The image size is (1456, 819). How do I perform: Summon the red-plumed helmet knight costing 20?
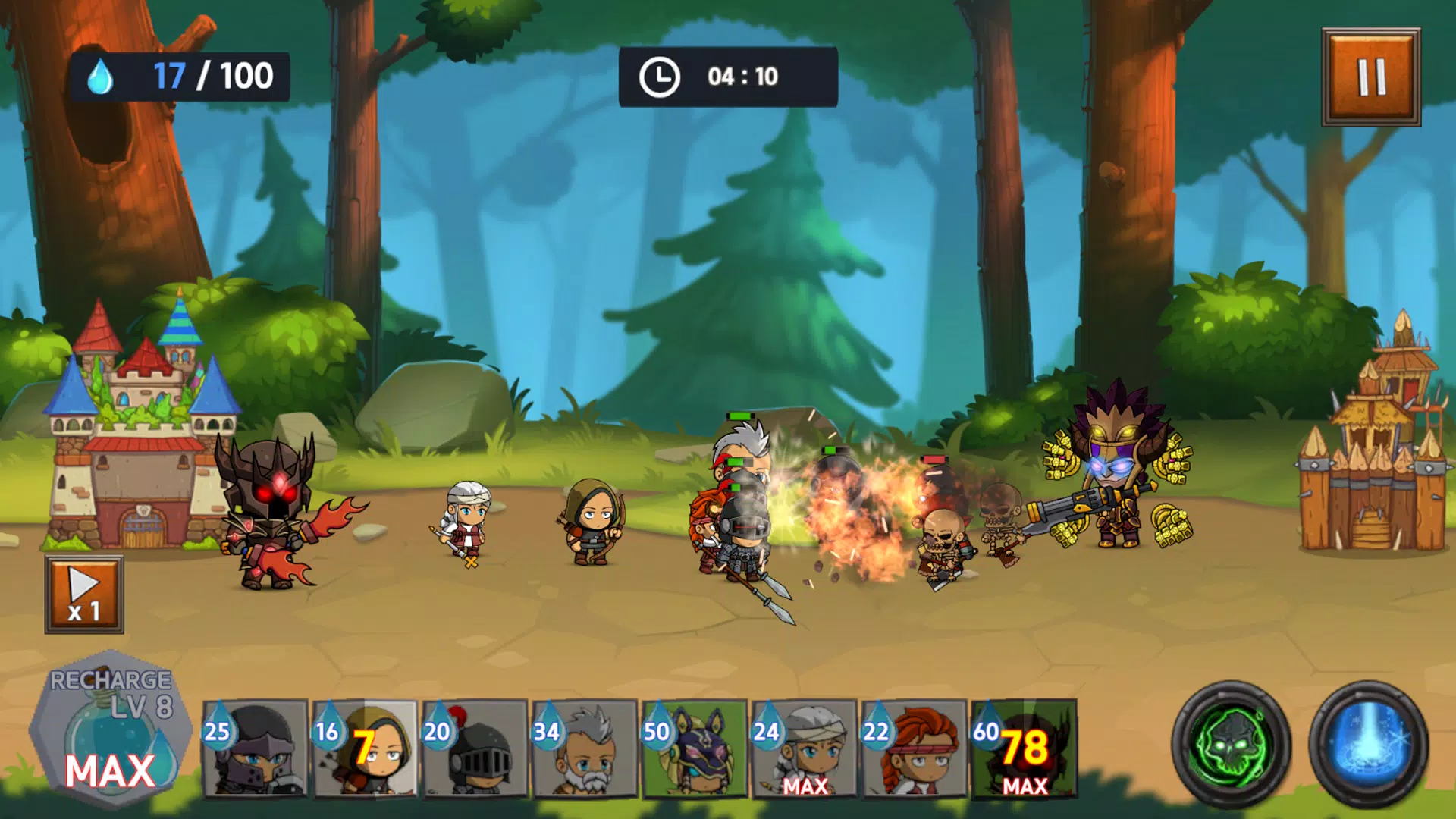pos(475,748)
